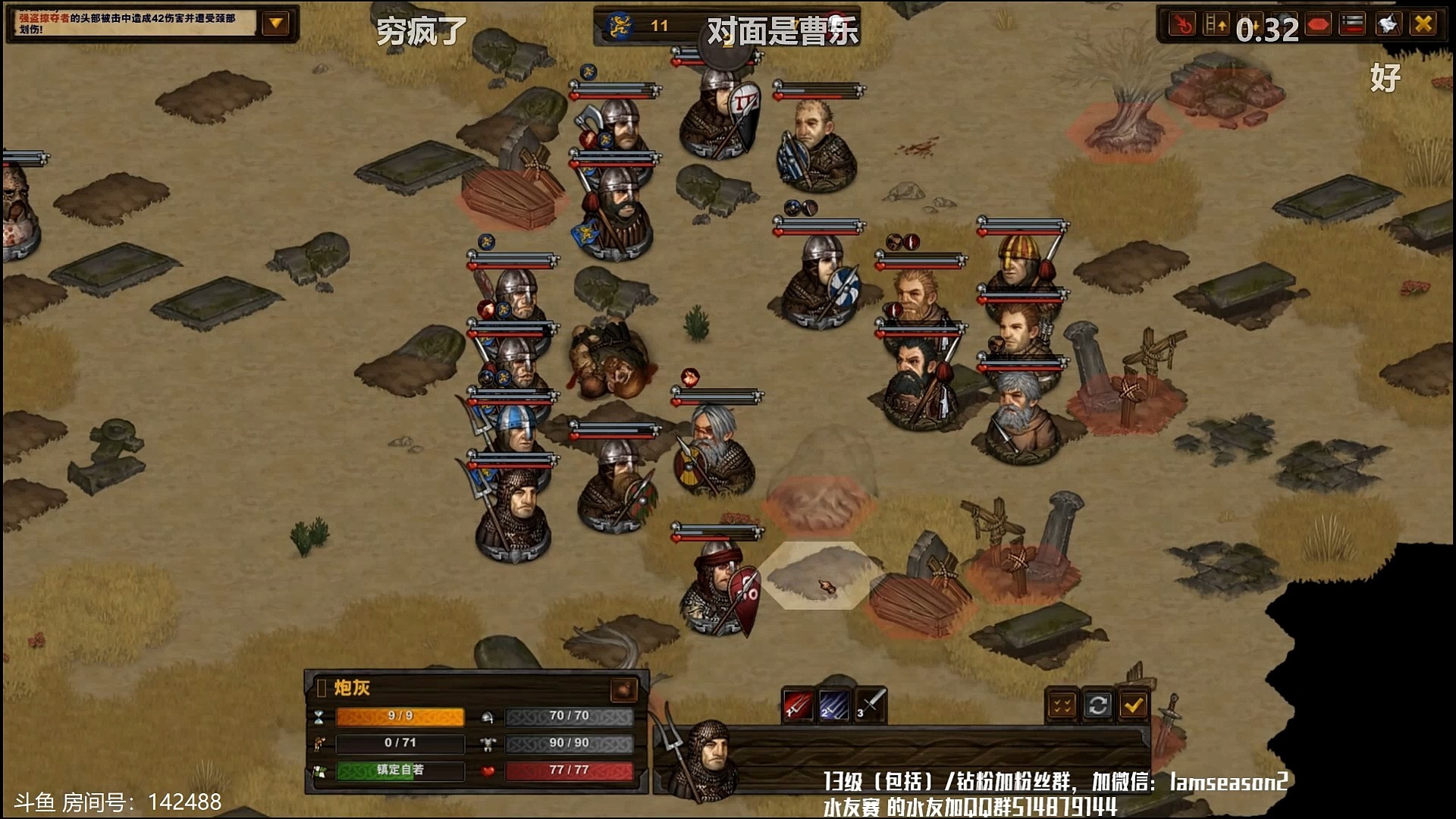Expand the combat log dropdown arrow
This screenshot has width=1456, height=819.
(x=276, y=24)
